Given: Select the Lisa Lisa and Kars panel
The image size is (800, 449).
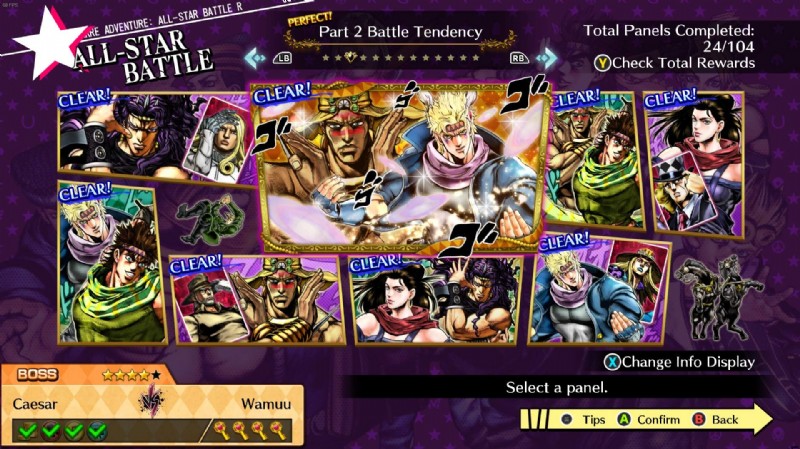Looking at the screenshot, I should 435,300.
